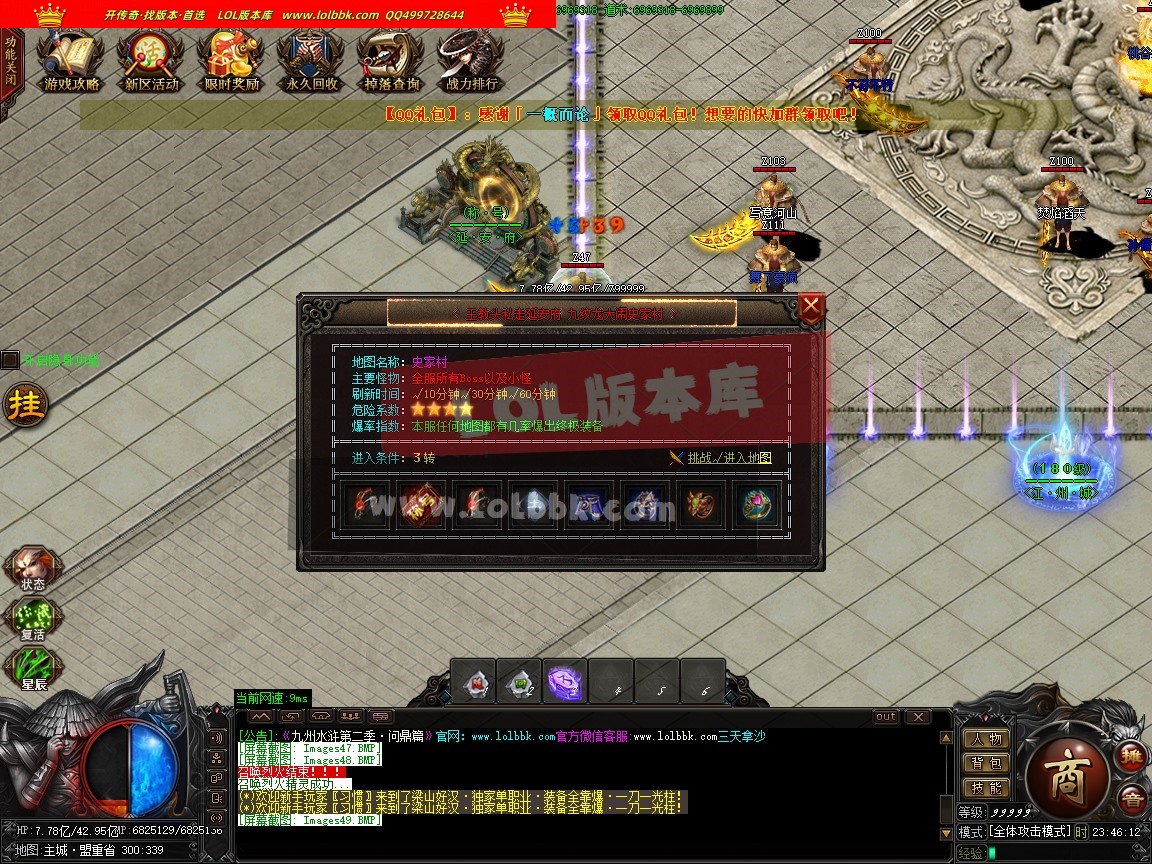Use the purple rune in hotbar slot 3

point(565,683)
